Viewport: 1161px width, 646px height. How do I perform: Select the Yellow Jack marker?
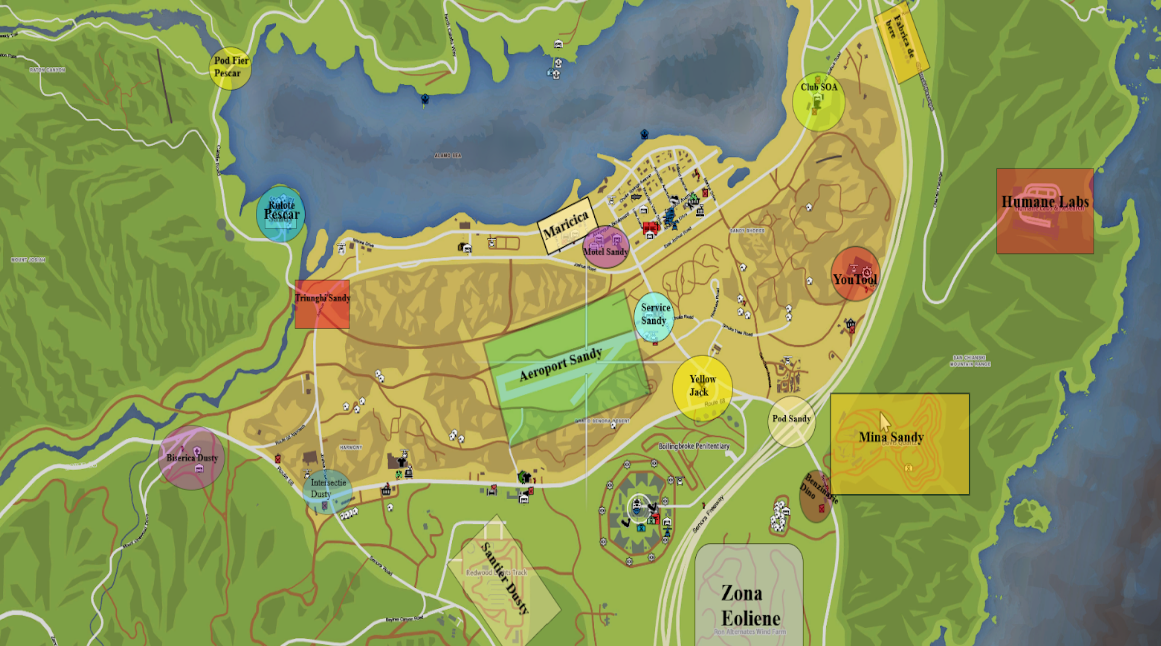pos(702,388)
